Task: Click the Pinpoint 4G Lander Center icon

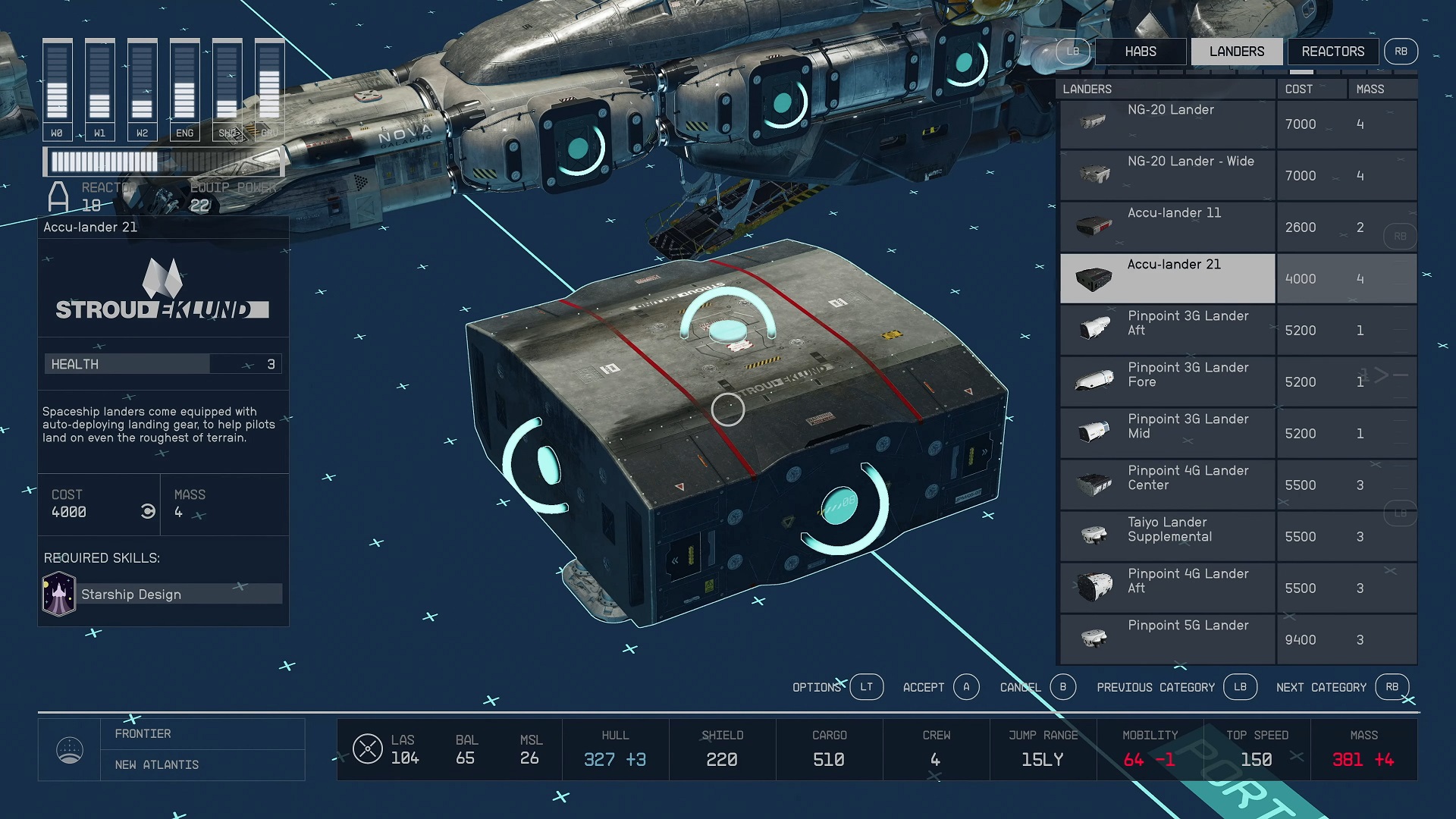Action: pyautogui.click(x=1092, y=484)
